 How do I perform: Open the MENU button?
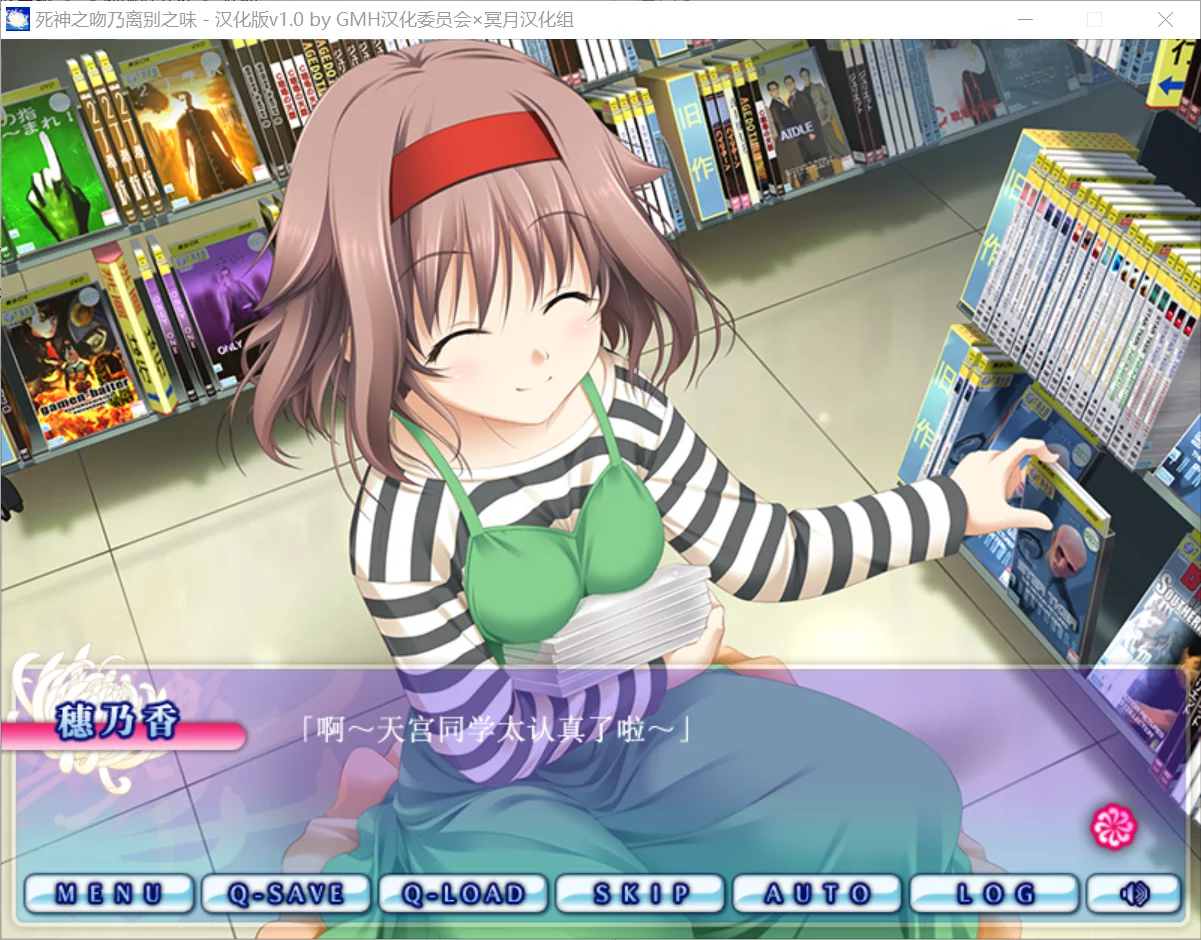pos(108,893)
